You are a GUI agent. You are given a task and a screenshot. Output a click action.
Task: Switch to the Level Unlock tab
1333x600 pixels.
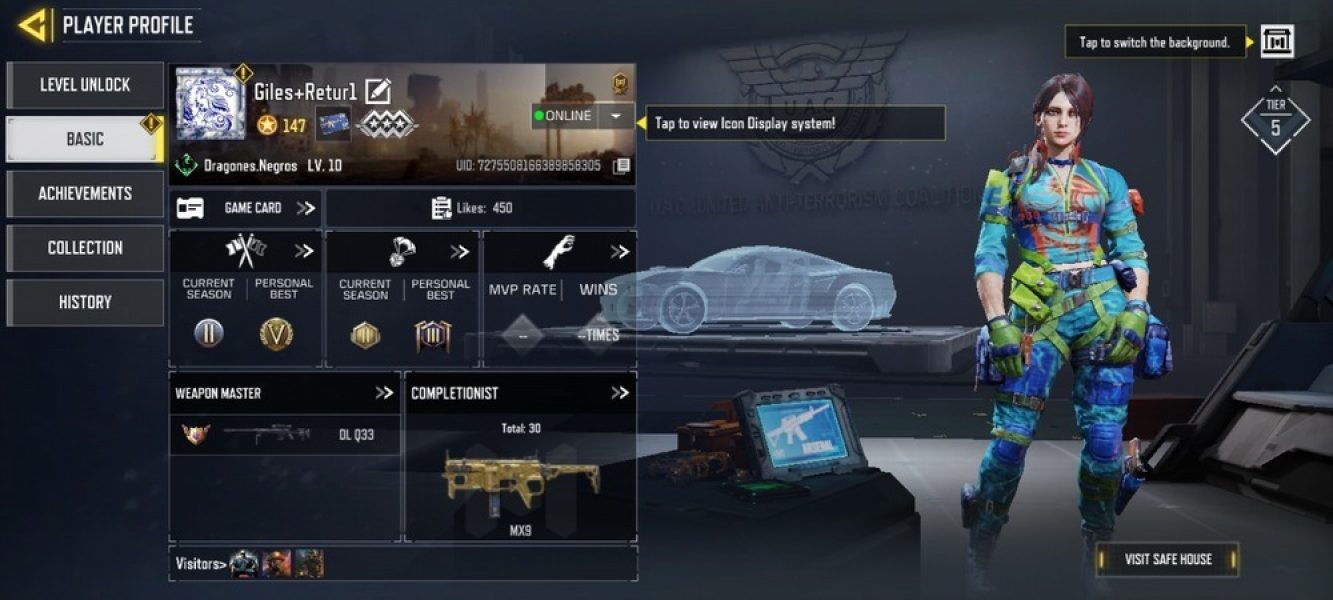[85, 85]
